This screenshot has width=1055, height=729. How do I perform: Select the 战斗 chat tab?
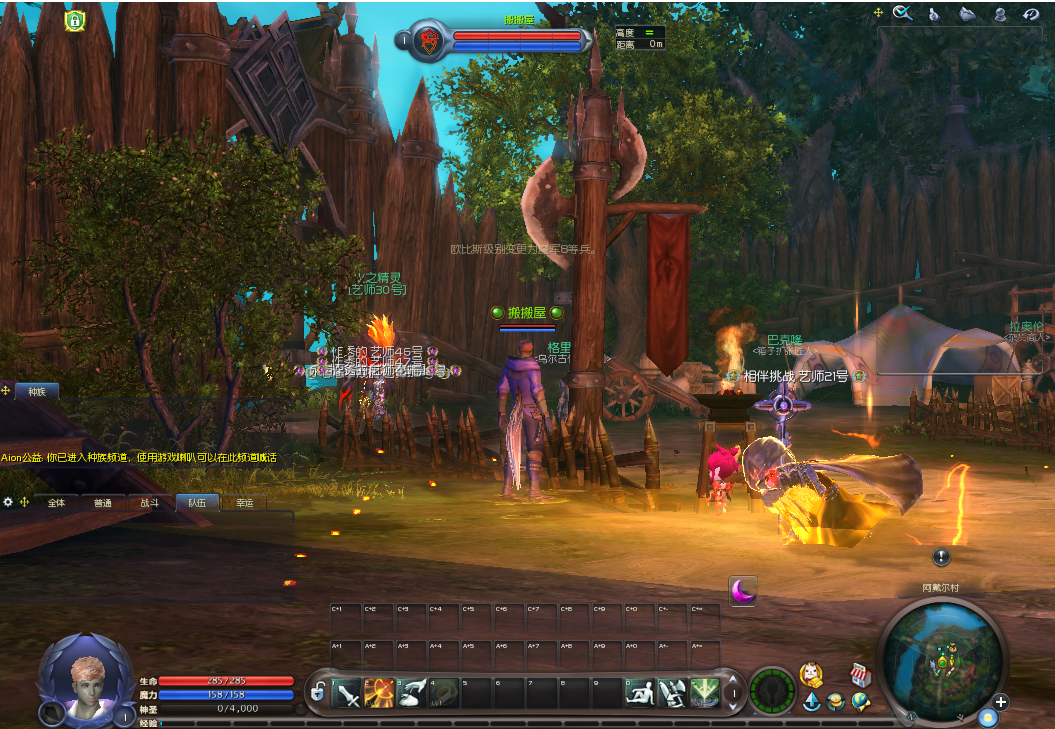(x=150, y=503)
